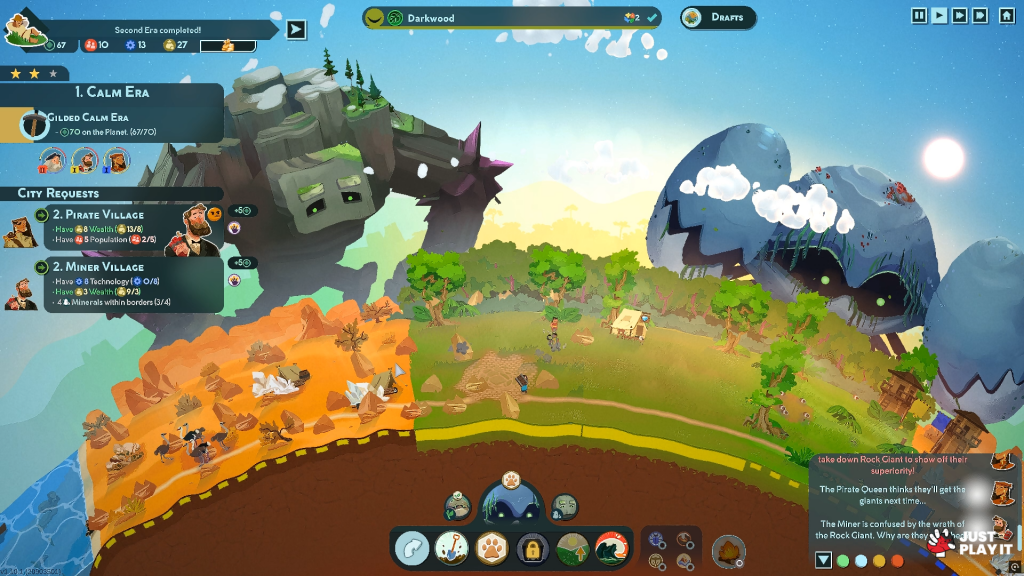The image size is (1024, 576).
Task: Activate the paw print animal ability
Action: (x=492, y=548)
